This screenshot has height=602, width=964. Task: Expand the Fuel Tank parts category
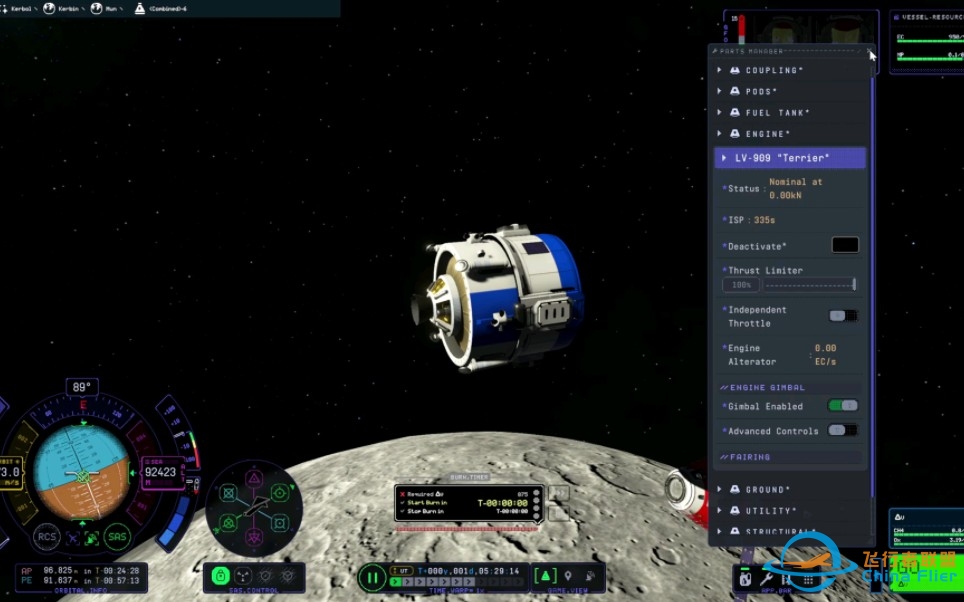tap(777, 112)
